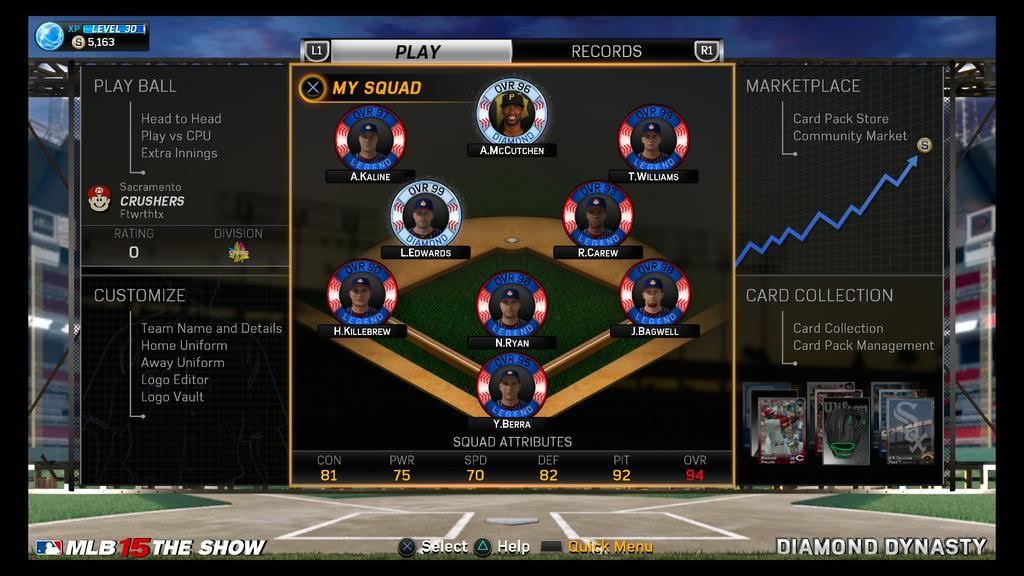Browse the Community Market

tap(850, 136)
